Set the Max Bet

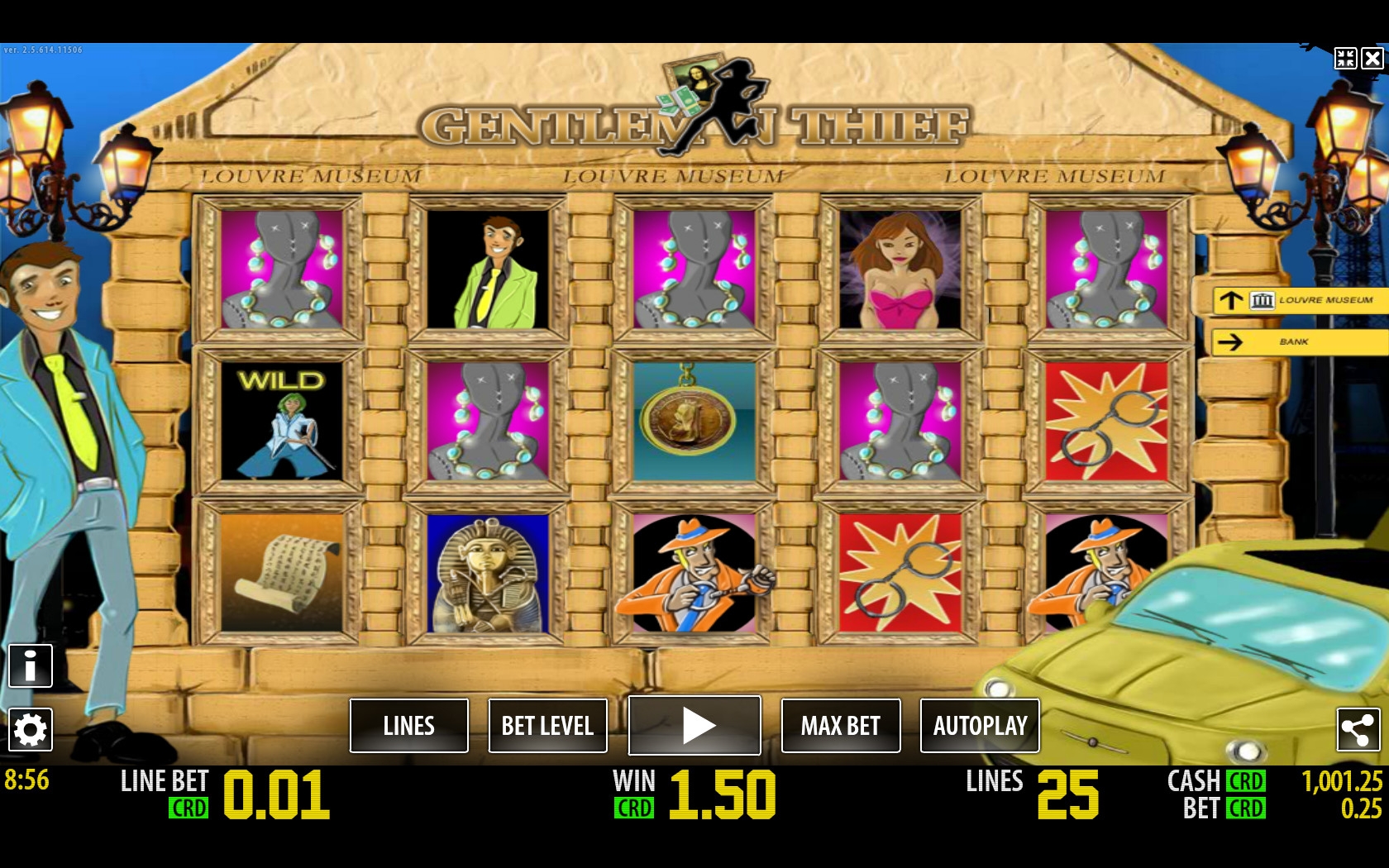coord(840,726)
